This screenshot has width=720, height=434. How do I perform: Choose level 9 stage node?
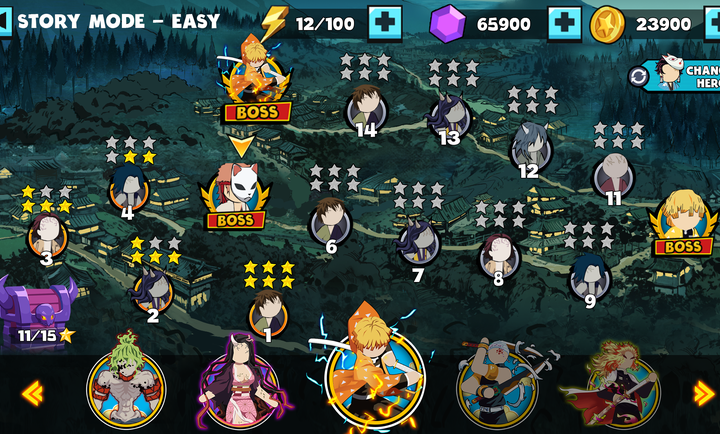[589, 276]
